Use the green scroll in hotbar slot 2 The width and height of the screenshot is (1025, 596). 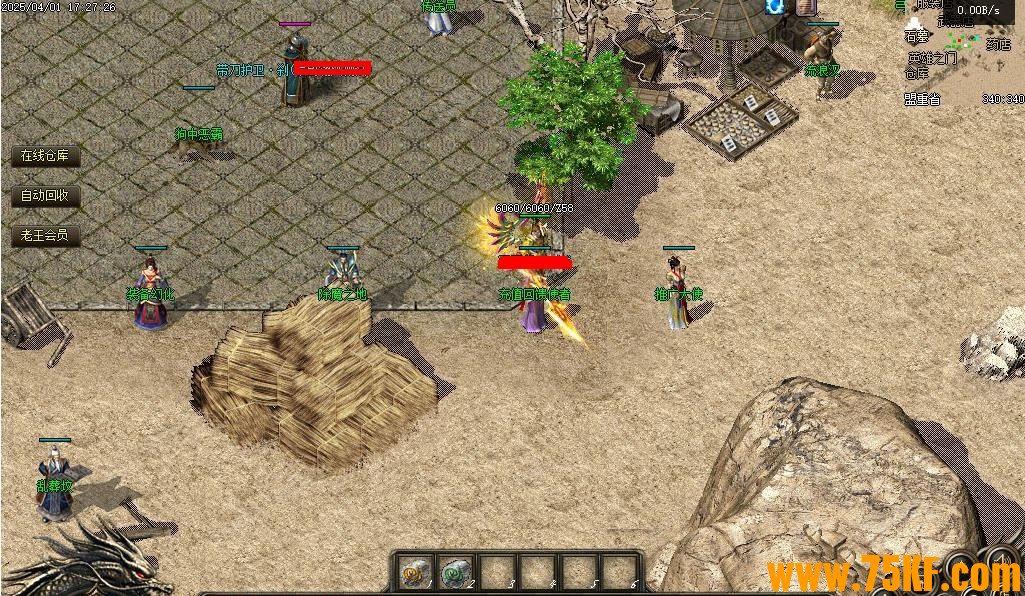tap(456, 572)
